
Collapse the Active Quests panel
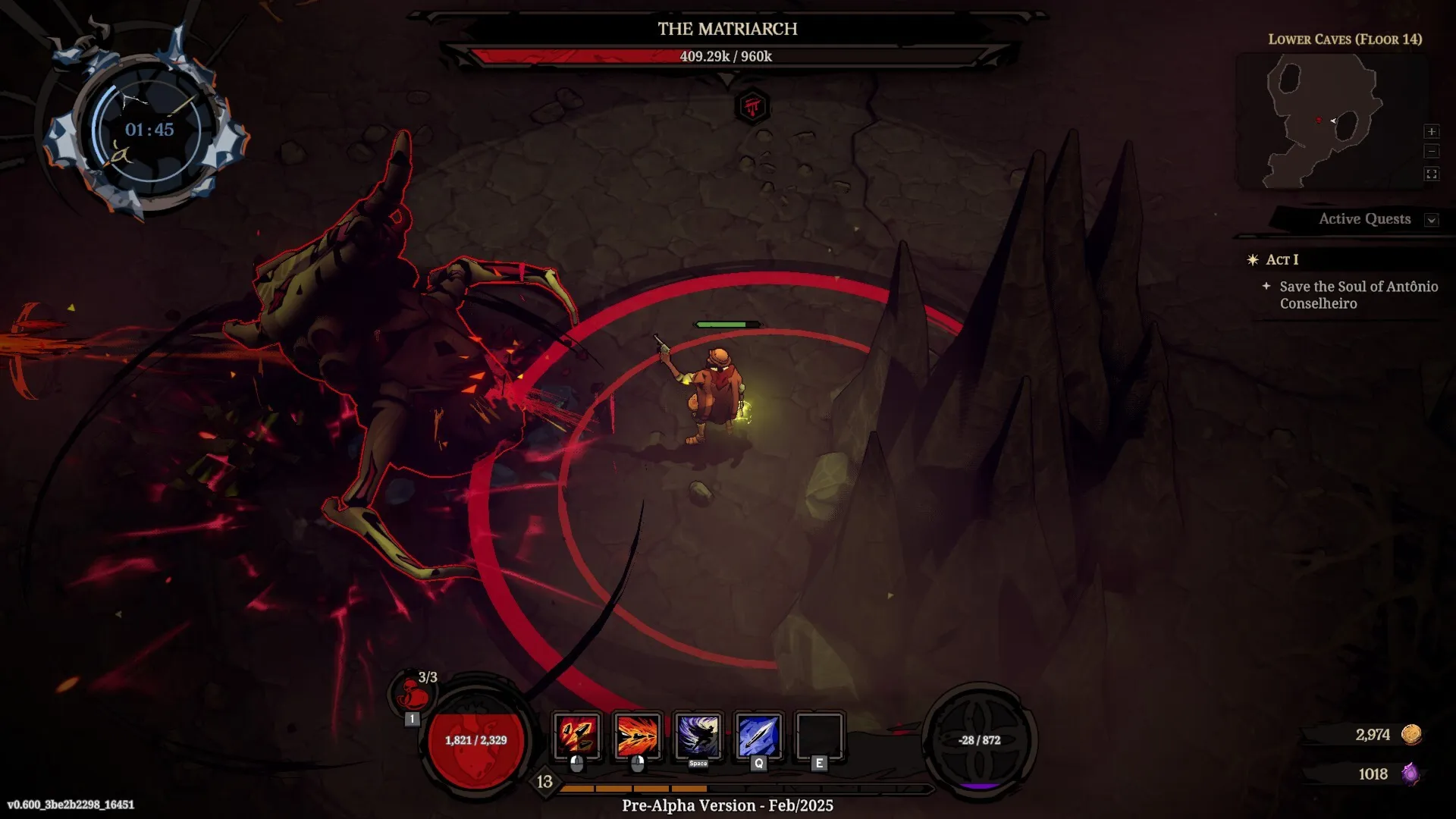coord(1431,220)
